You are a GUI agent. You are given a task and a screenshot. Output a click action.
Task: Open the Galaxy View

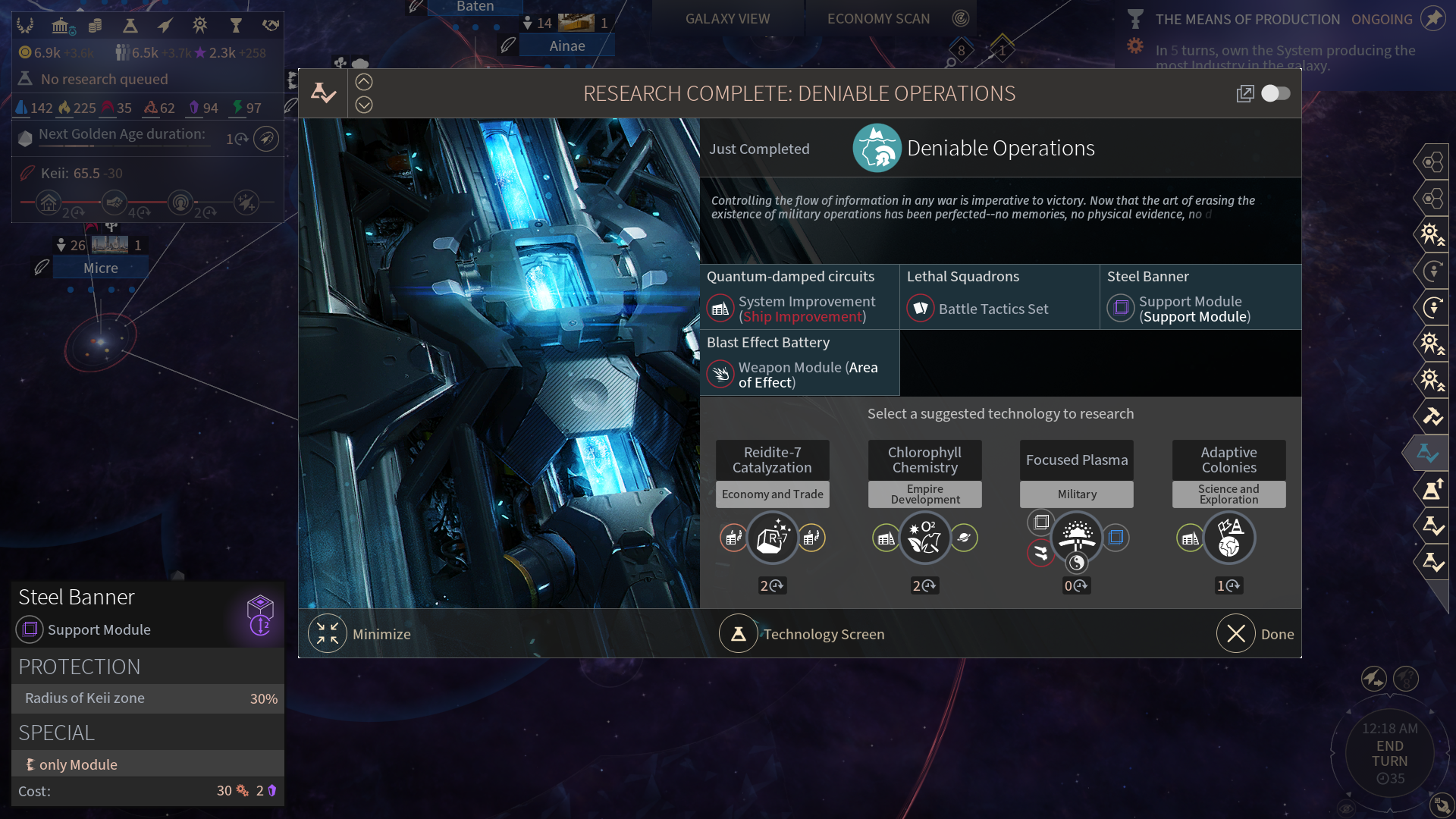pyautogui.click(x=727, y=18)
